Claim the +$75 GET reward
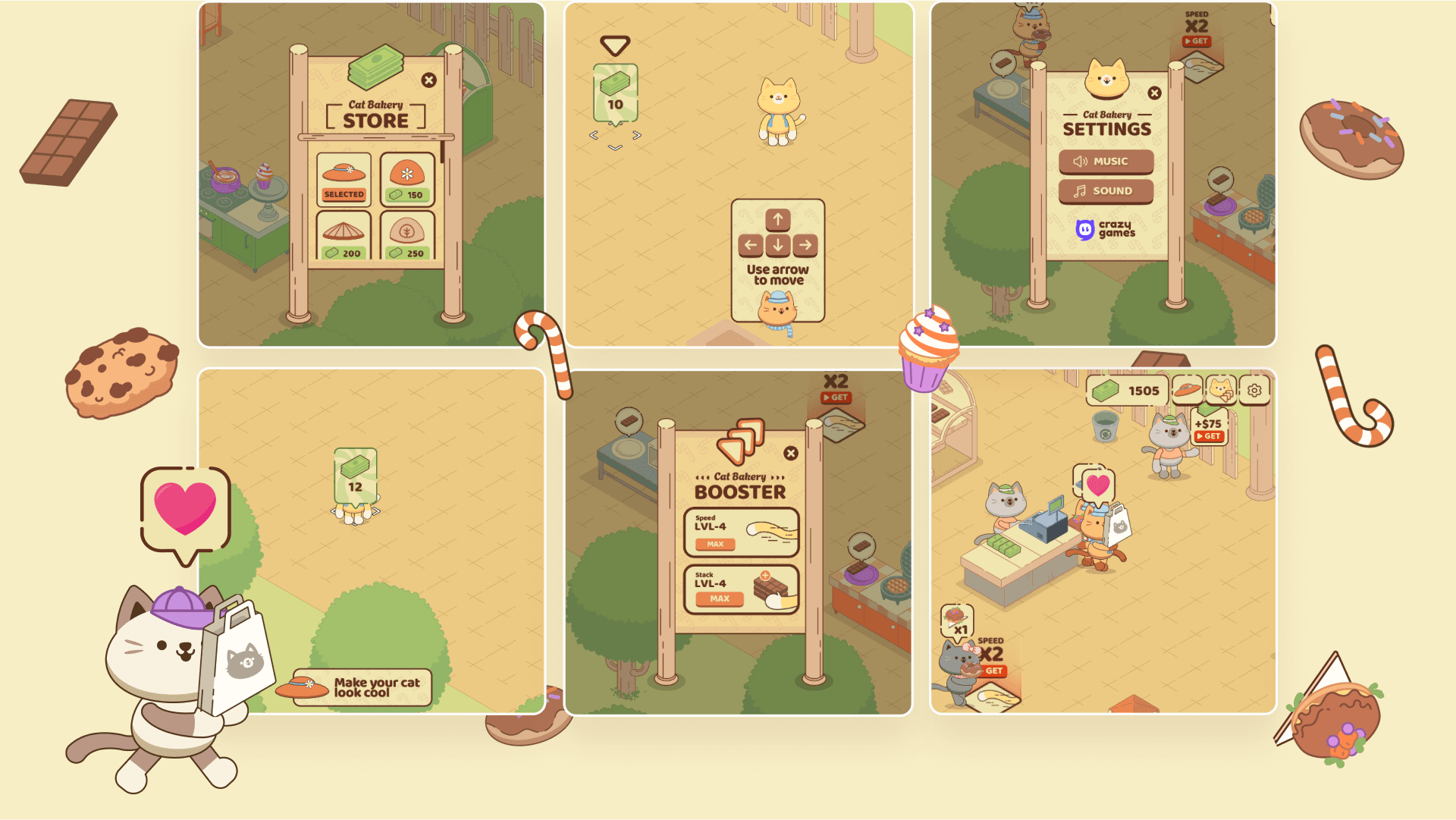The height and width of the screenshot is (820, 1456). (1209, 436)
